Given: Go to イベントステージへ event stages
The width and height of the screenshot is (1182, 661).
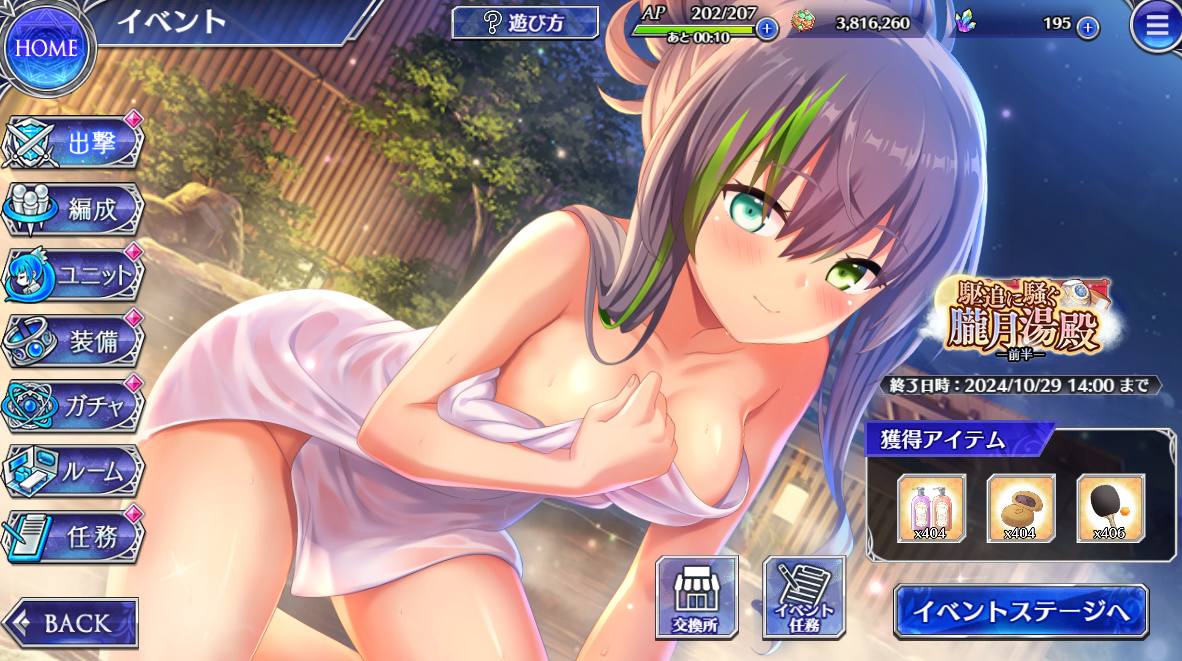Looking at the screenshot, I should (1020, 612).
